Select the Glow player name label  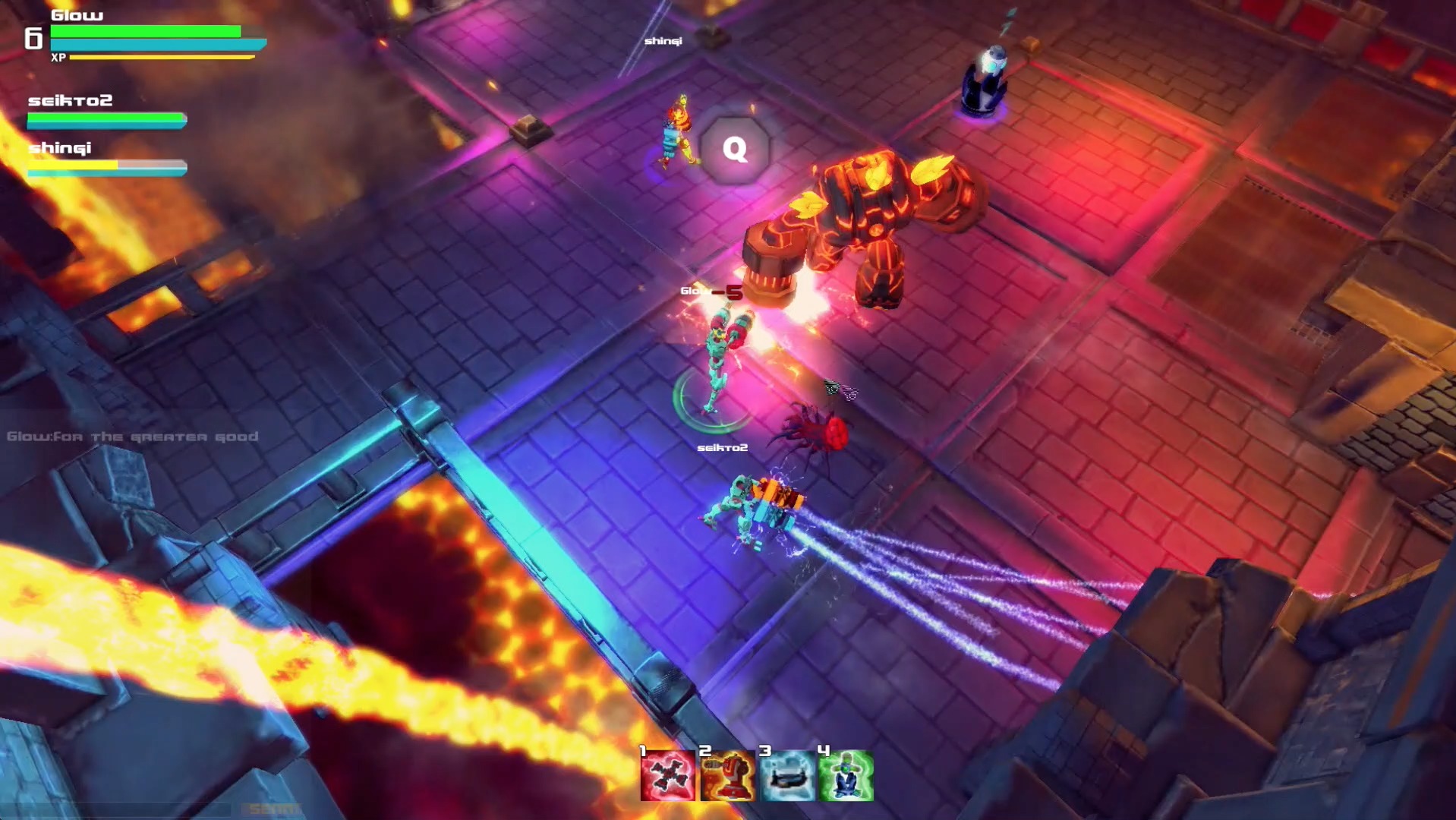[x=76, y=14]
